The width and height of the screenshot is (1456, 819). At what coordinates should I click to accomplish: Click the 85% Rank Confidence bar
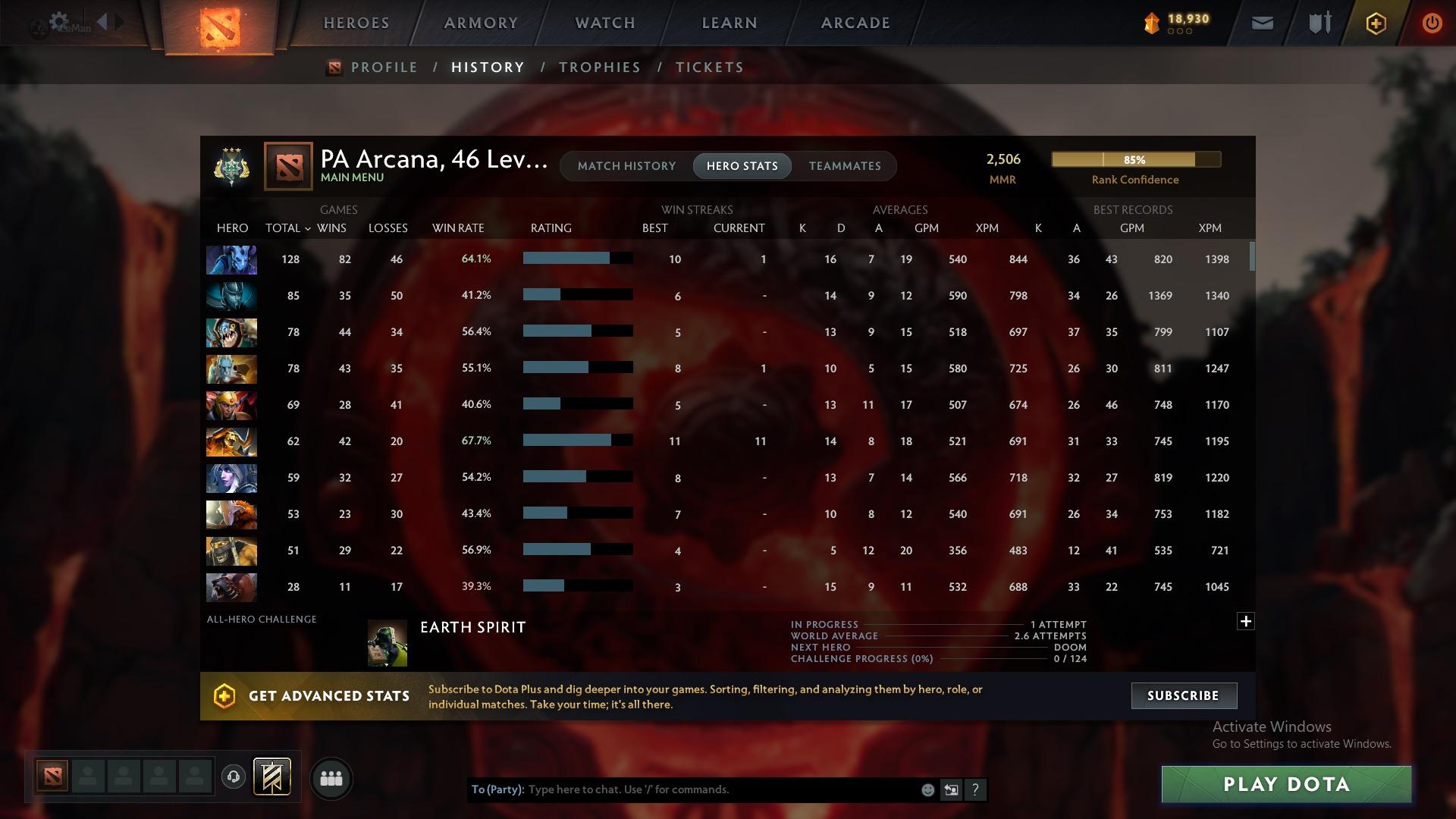coord(1135,159)
